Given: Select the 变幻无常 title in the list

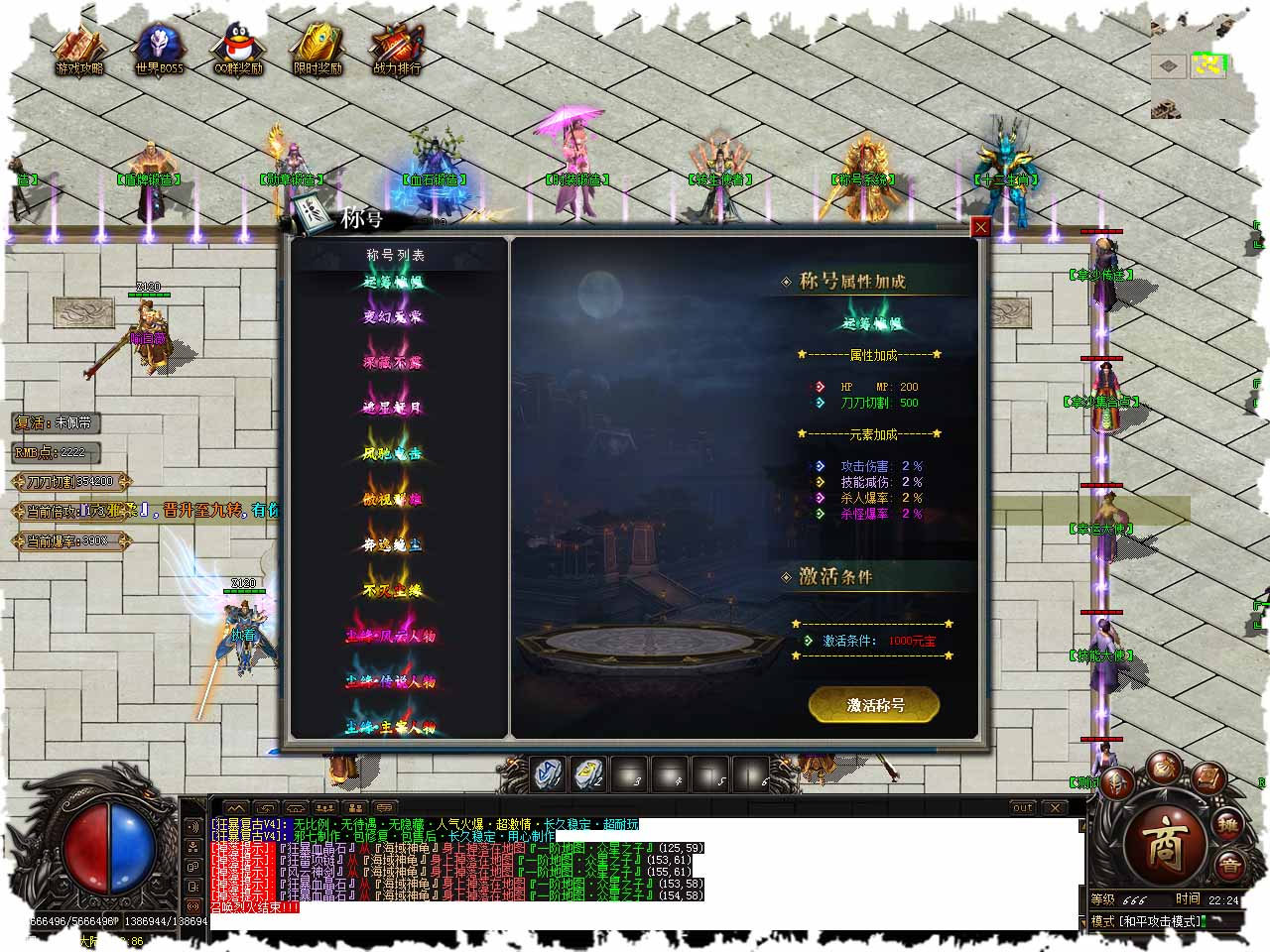Looking at the screenshot, I should (392, 316).
